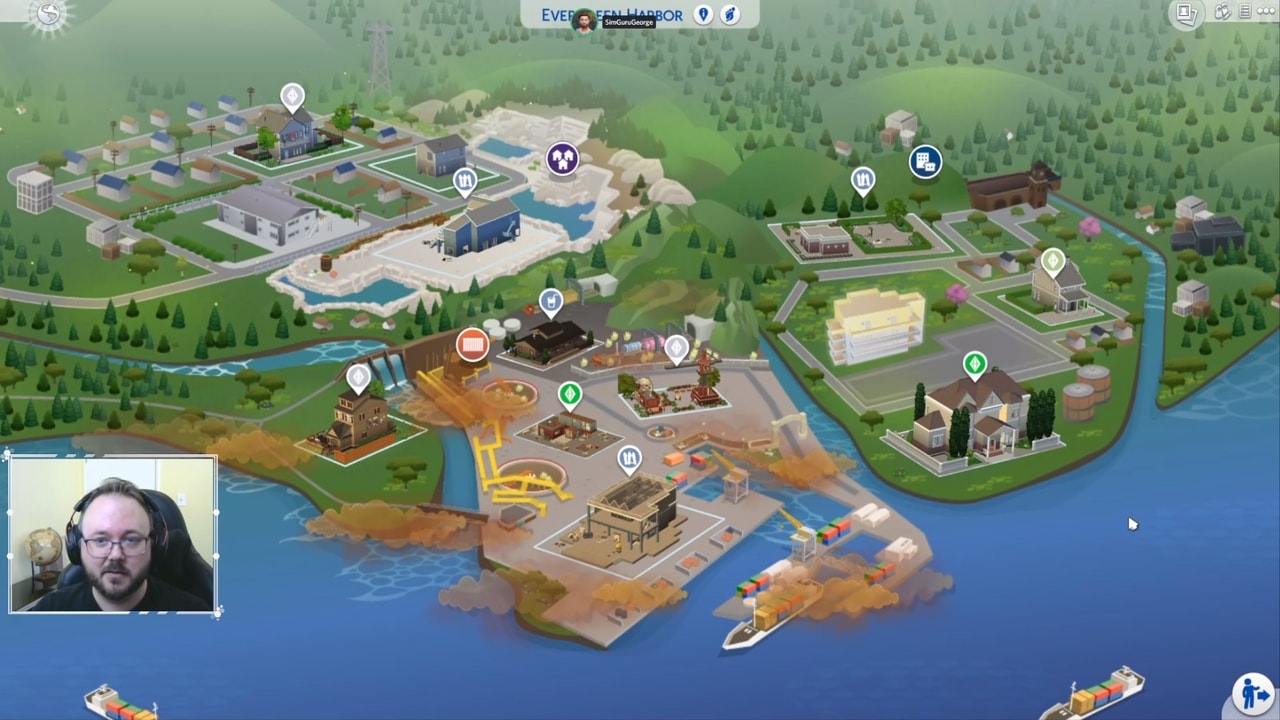Image resolution: width=1280 pixels, height=720 pixels.
Task: Select the red-orange lot marker
Action: 472,345
